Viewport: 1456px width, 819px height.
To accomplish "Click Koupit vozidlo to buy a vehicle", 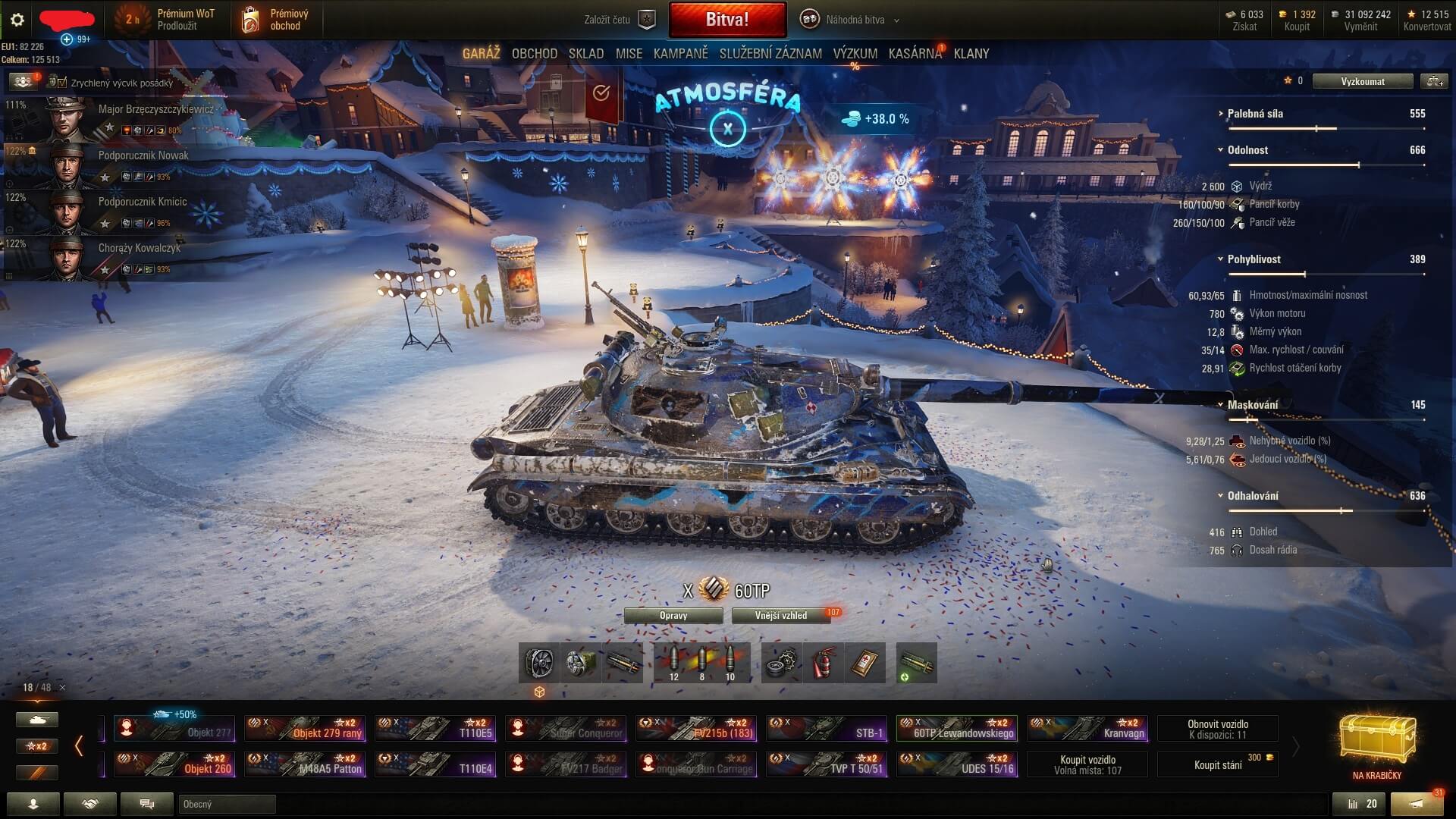I will [1087, 764].
